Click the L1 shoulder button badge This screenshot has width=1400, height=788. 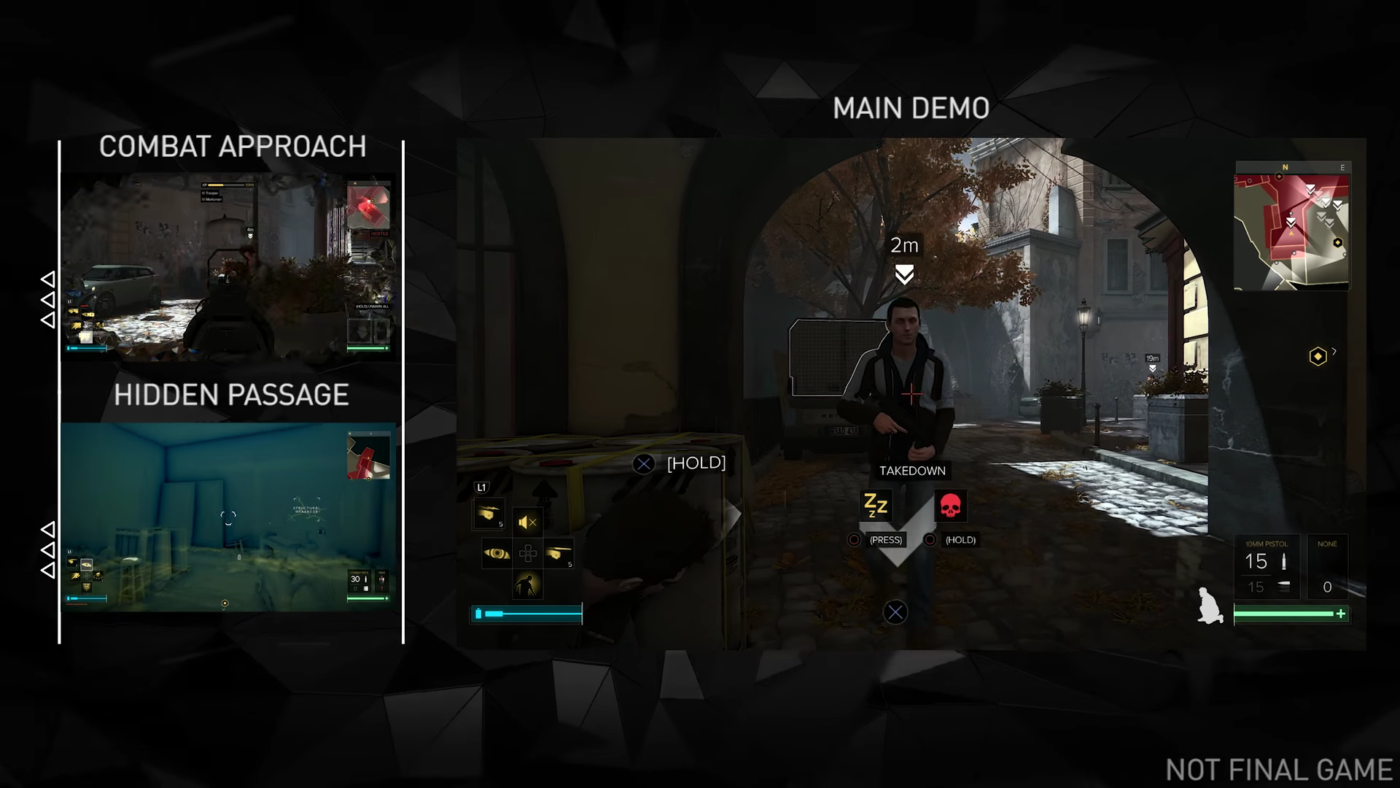482,486
